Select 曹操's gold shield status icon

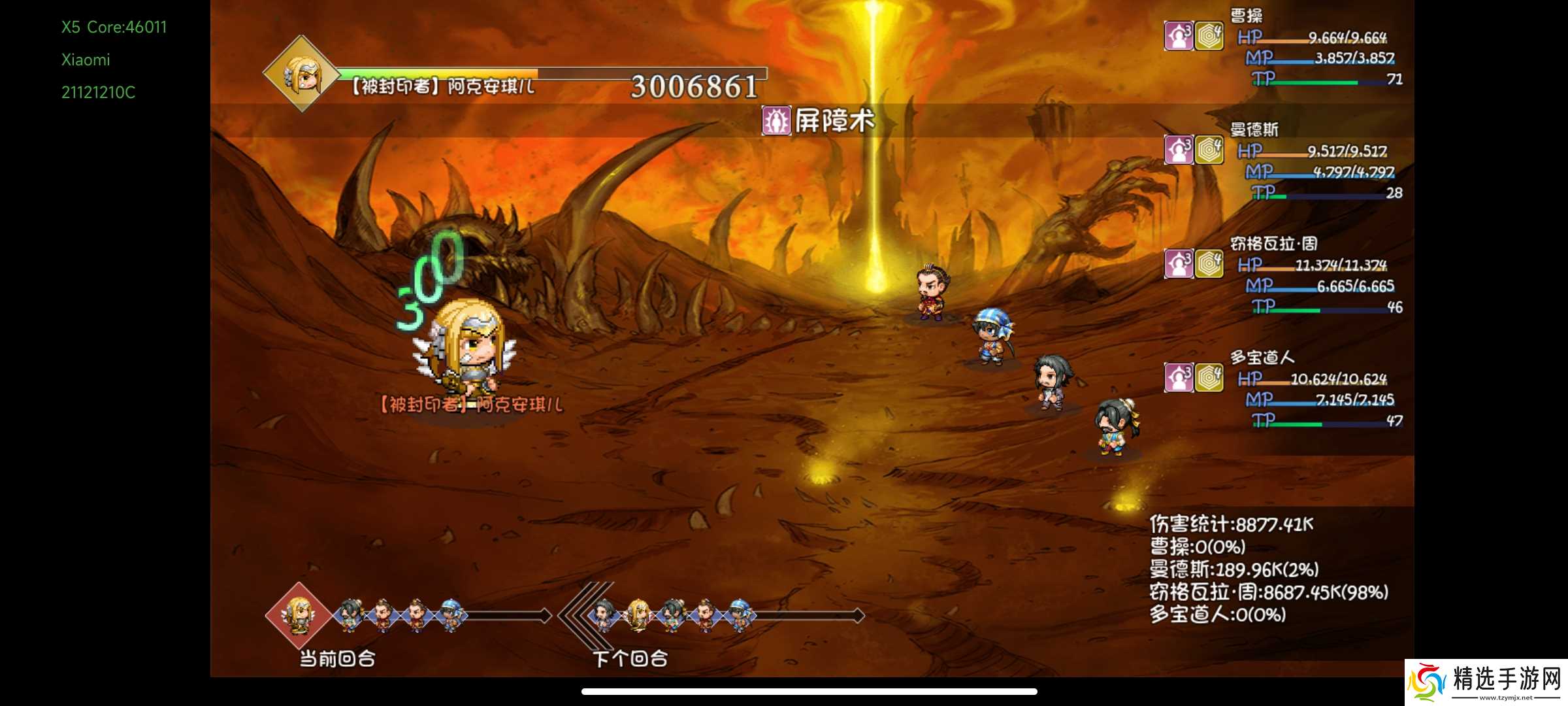(x=1209, y=37)
